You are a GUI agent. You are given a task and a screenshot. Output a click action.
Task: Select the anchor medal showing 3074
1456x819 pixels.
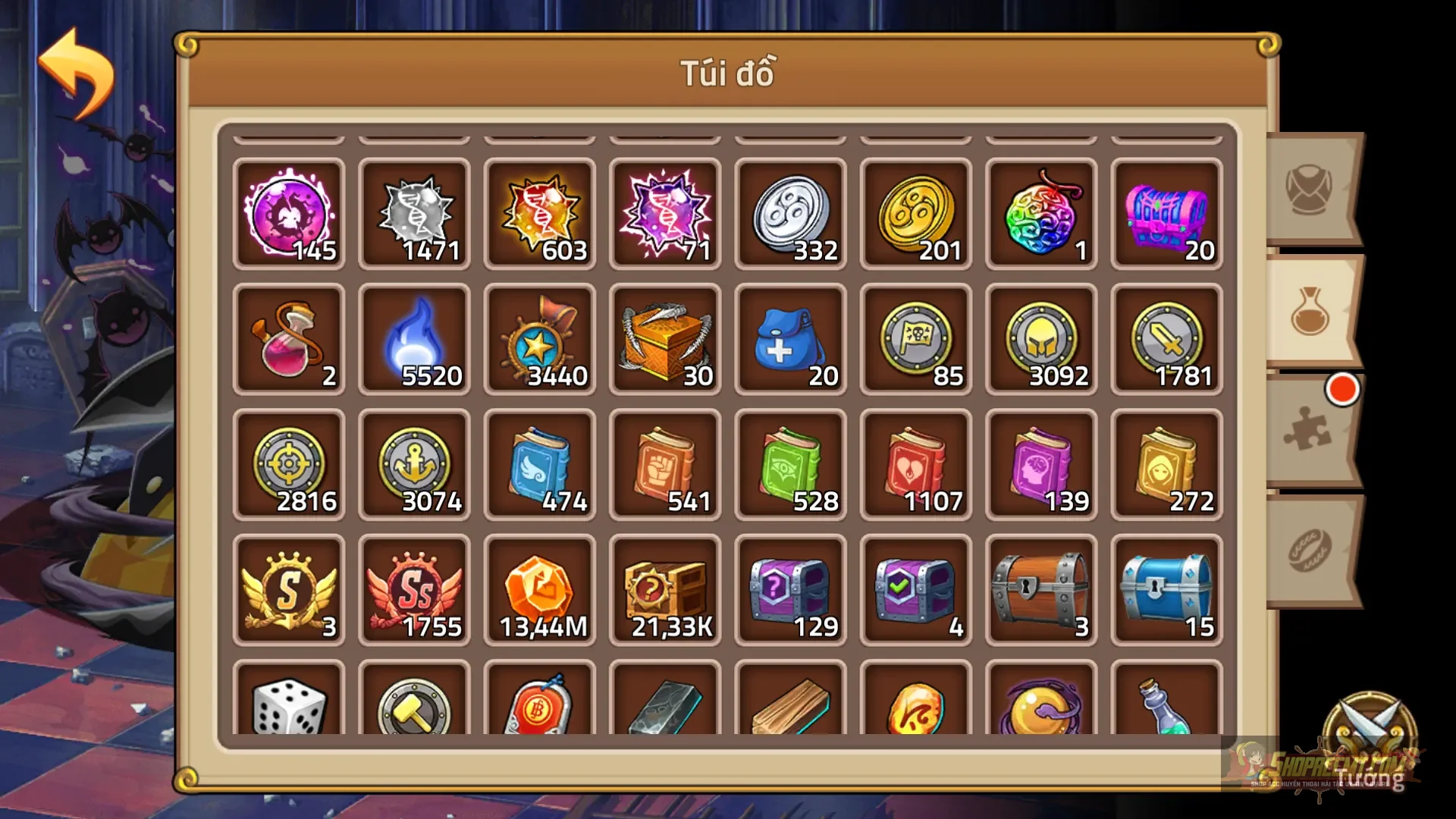pyautogui.click(x=414, y=465)
